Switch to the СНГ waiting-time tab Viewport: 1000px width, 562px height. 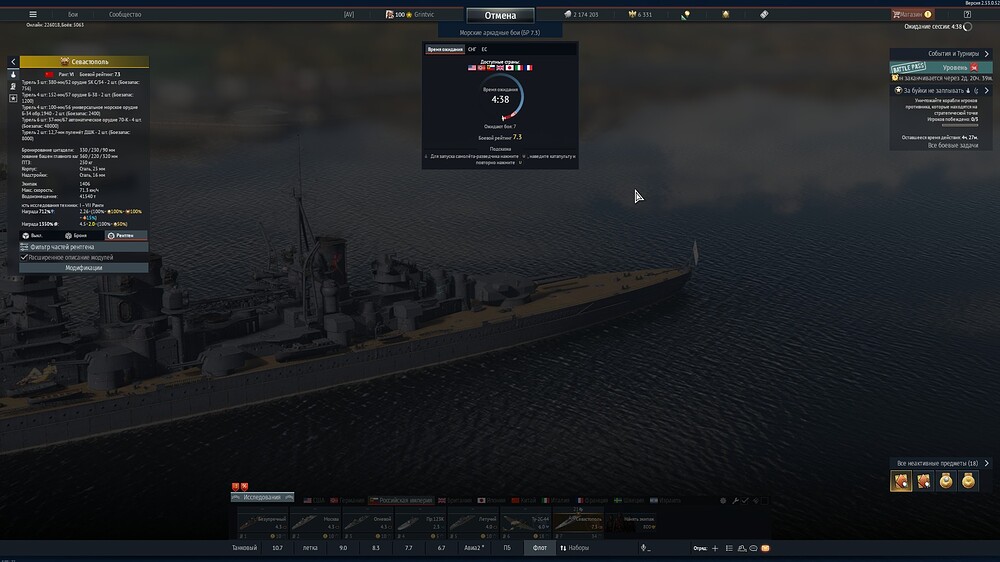click(x=472, y=49)
